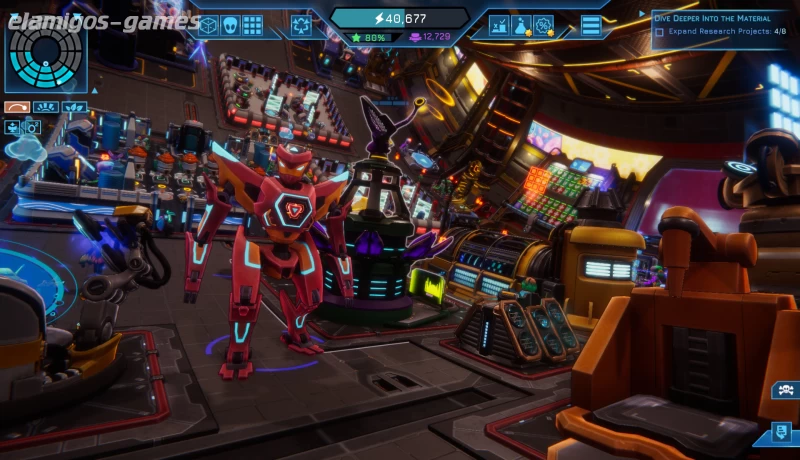Toggle the radiating light overlay button

click(45, 107)
